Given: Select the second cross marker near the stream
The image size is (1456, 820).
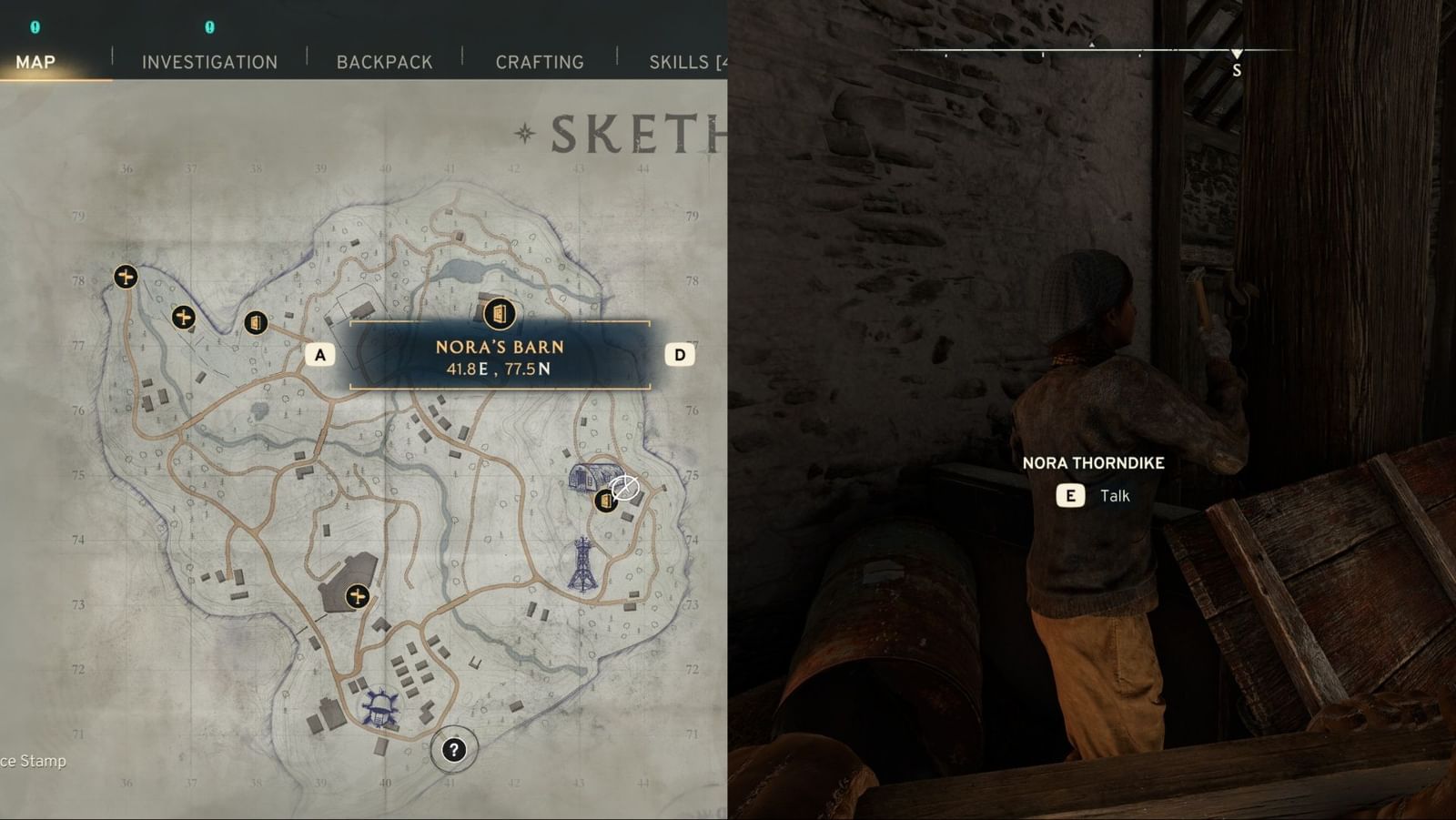Looking at the screenshot, I should (182, 318).
